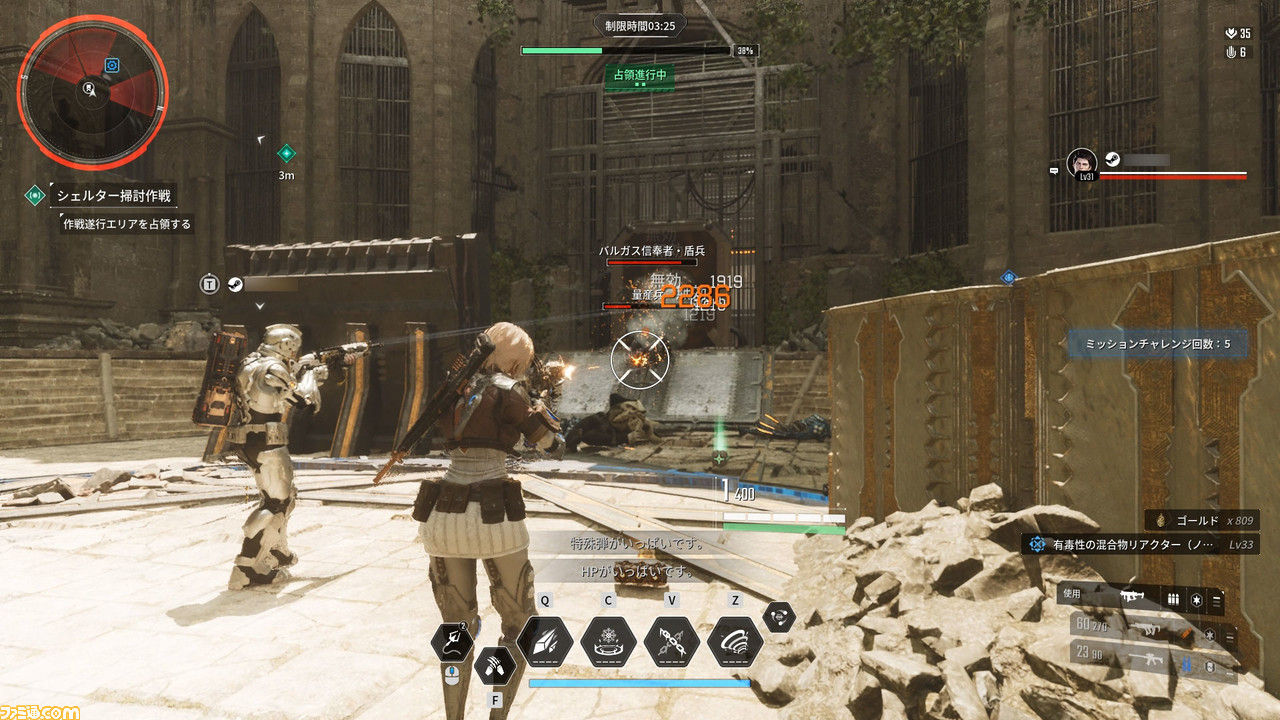Viewport: 1280px width, 720px height.
Task: Select the 有毒性の混合物リアクター loot entry
Action: [x=1140, y=544]
